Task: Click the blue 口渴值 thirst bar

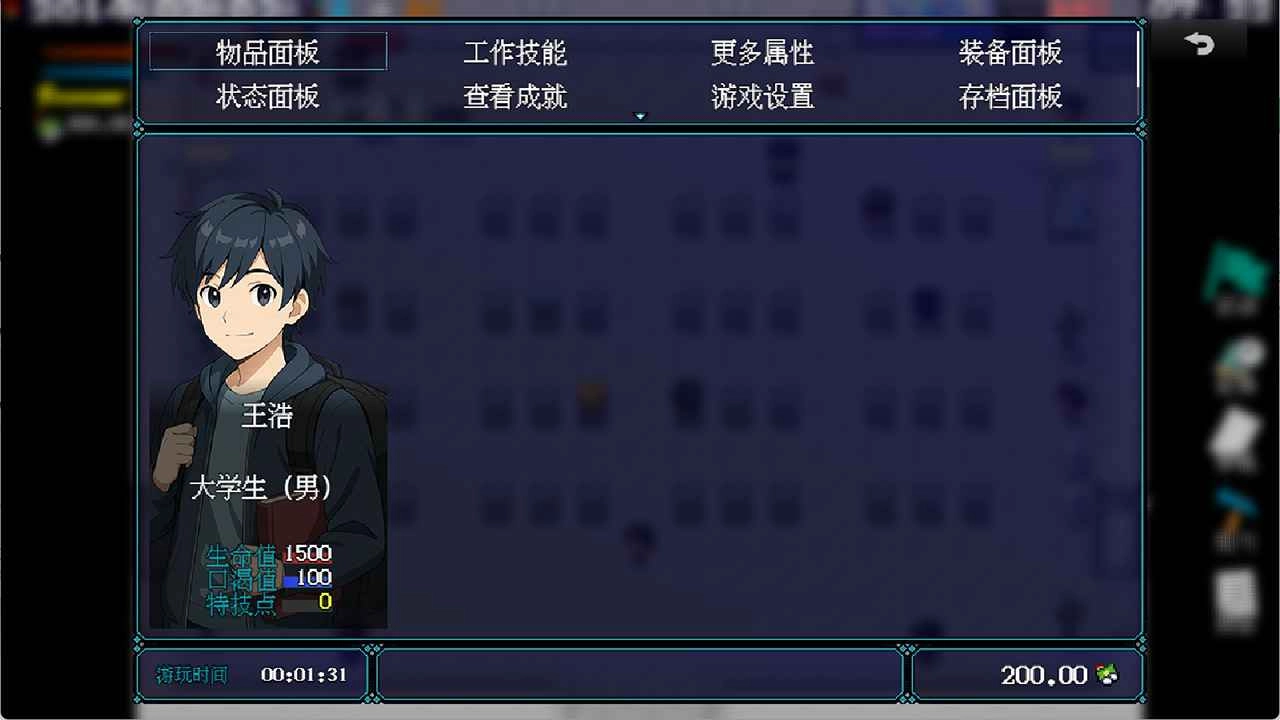Action: pos(270,578)
